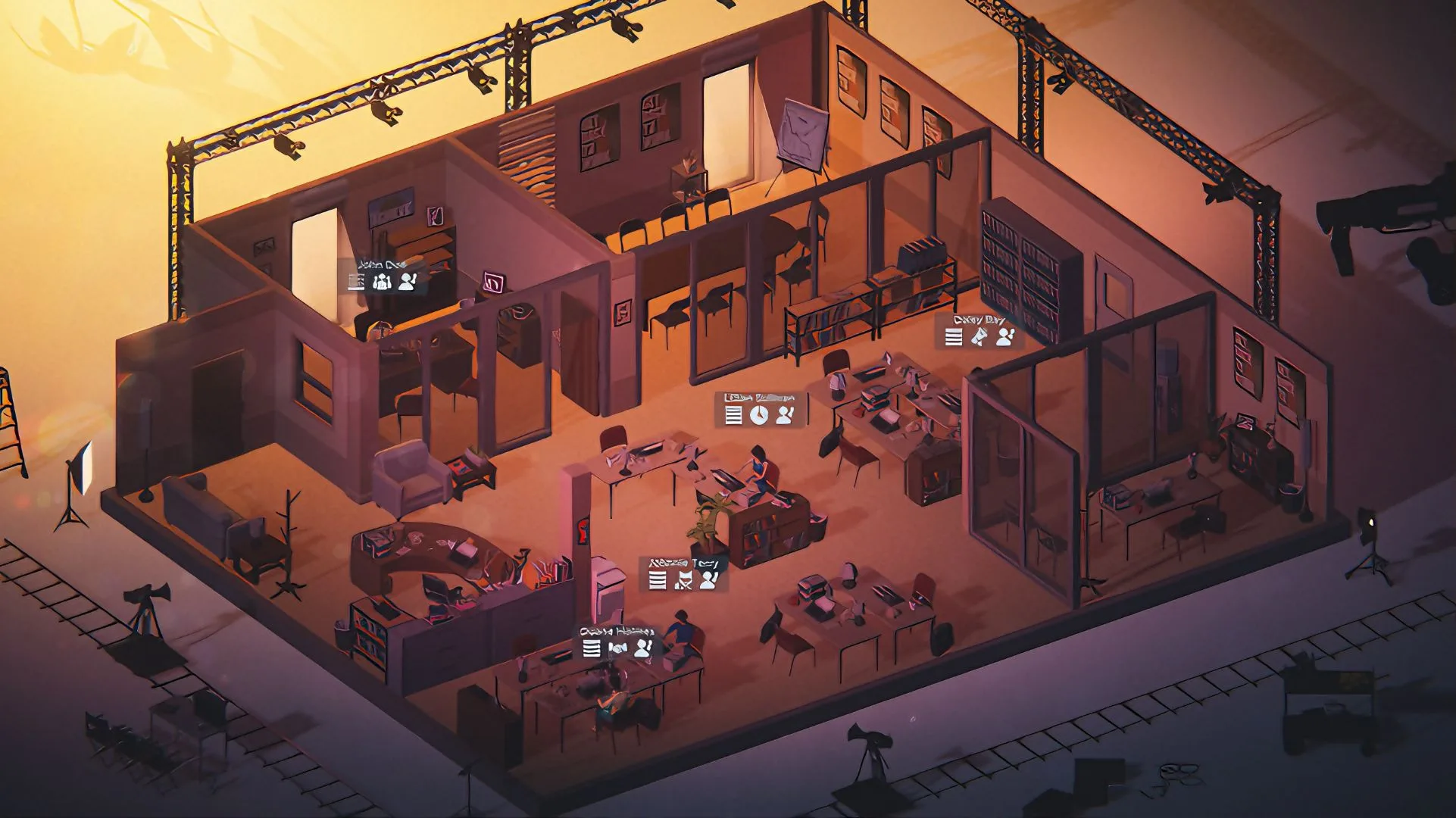1456x818 pixels.
Task: Open the list icon beside the megaphone icon
Action: [x=954, y=337]
